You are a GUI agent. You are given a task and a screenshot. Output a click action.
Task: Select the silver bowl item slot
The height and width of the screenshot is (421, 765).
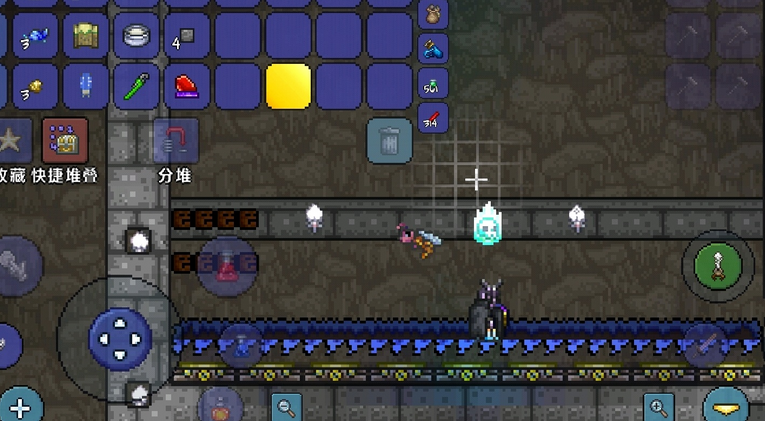click(137, 36)
